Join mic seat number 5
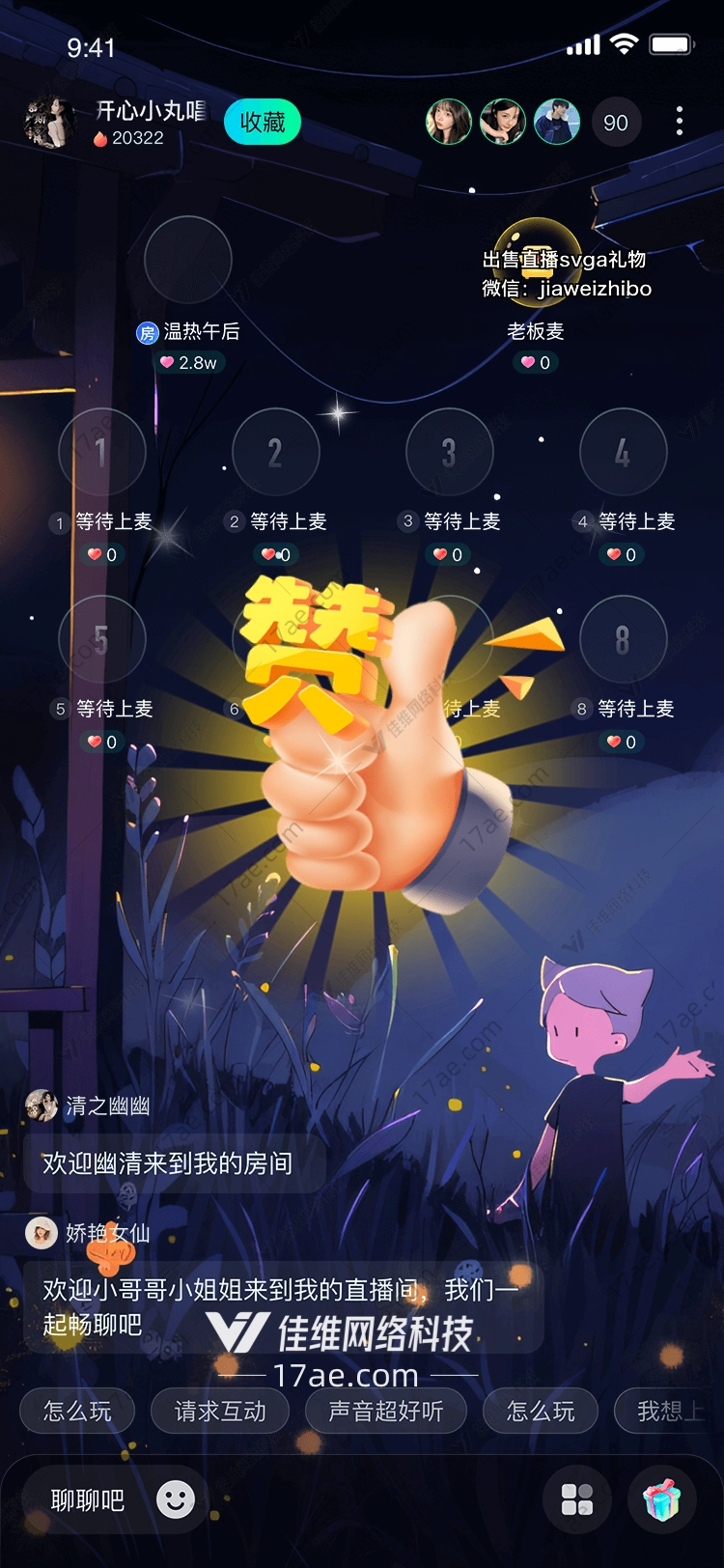This screenshot has height=1568, width=724. pos(101,639)
